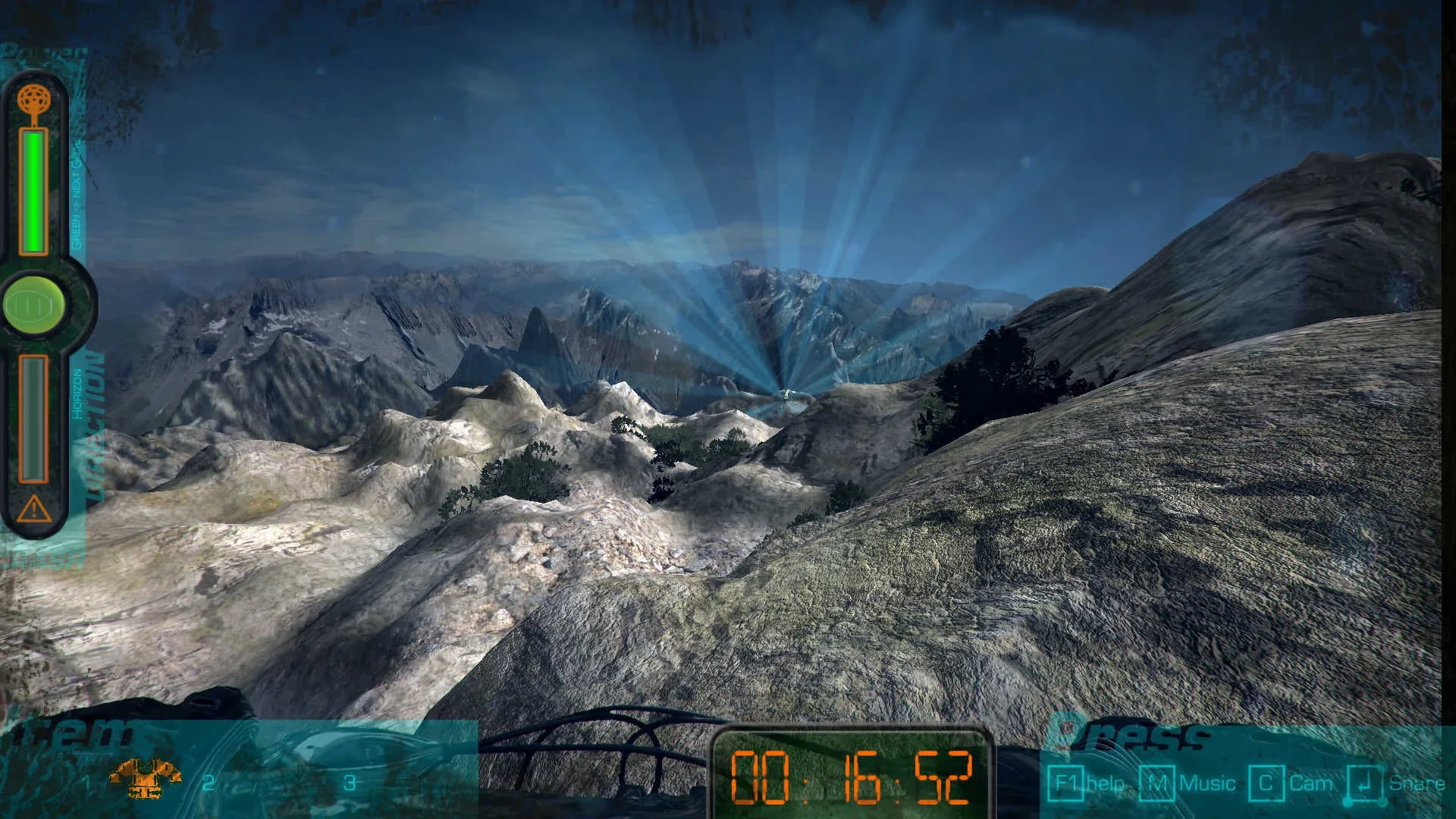The height and width of the screenshot is (819, 1456).
Task: Click the green Power level bar
Action: 32,192
